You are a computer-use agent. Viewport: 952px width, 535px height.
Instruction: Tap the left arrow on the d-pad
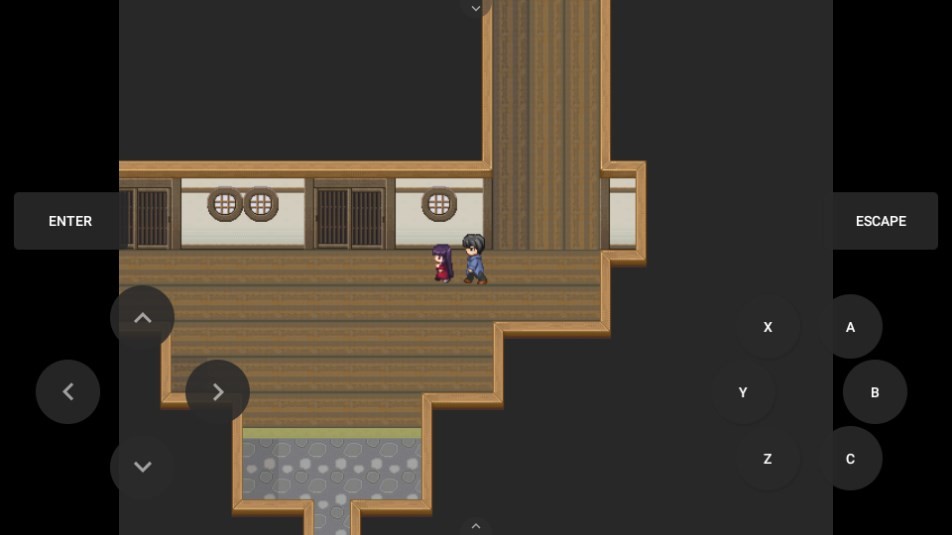click(68, 392)
